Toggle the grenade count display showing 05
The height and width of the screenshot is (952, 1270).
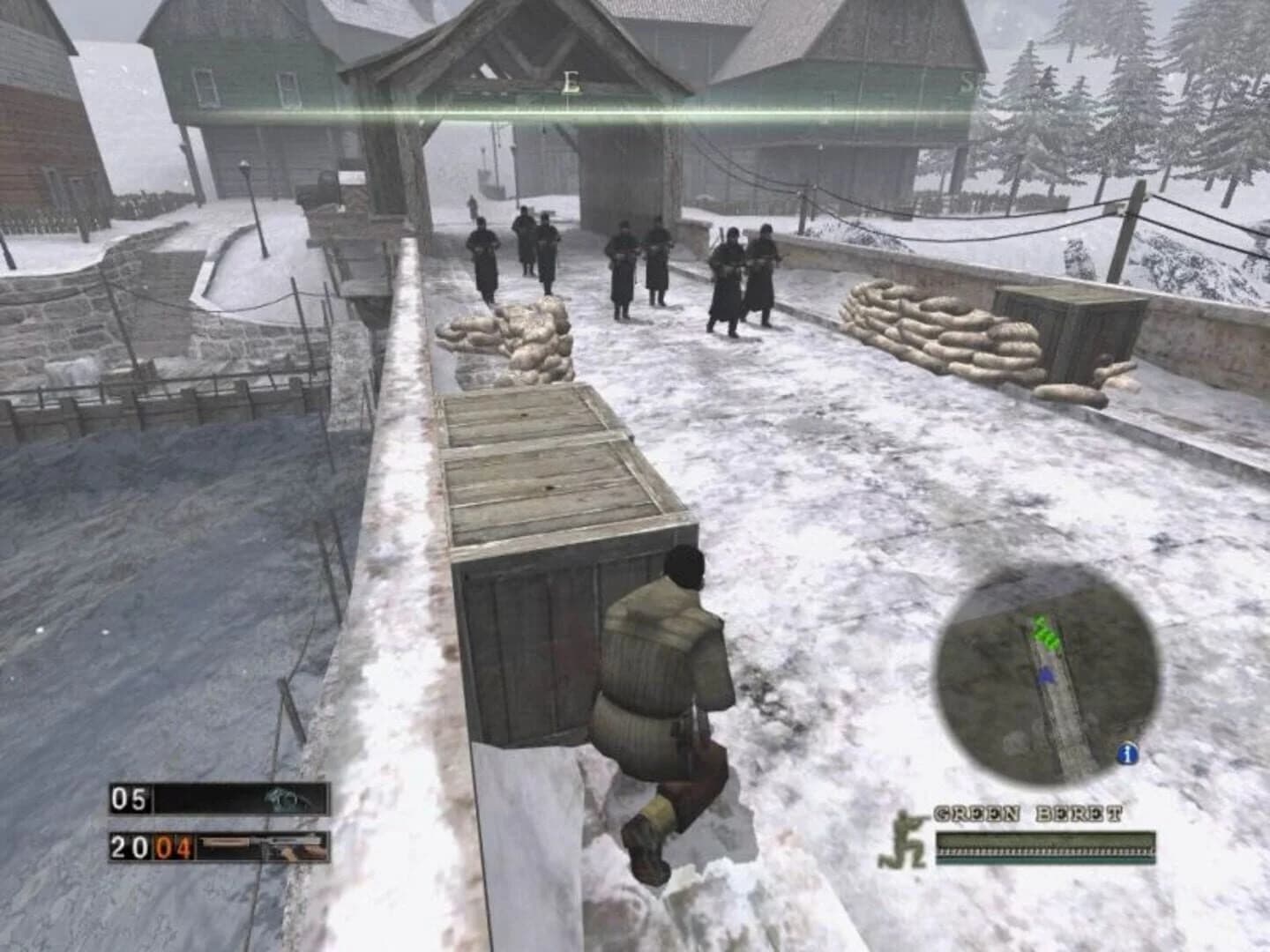click(129, 800)
